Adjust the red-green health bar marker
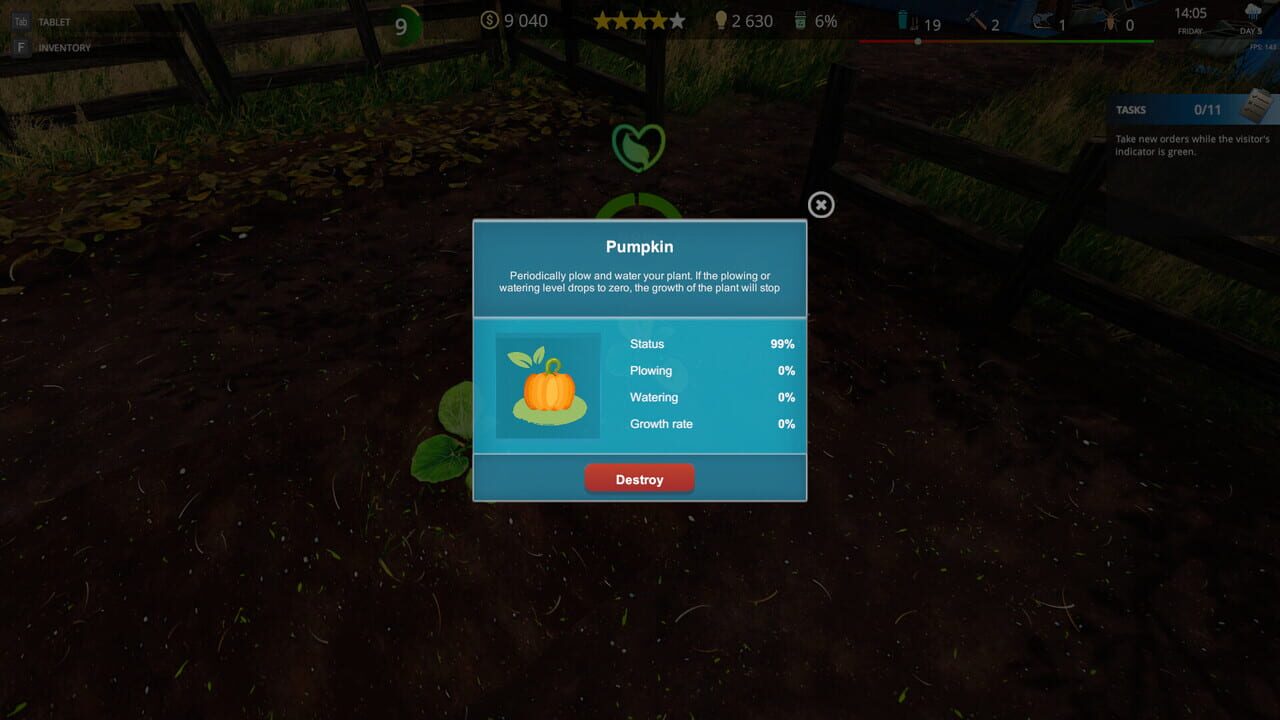 [x=917, y=41]
